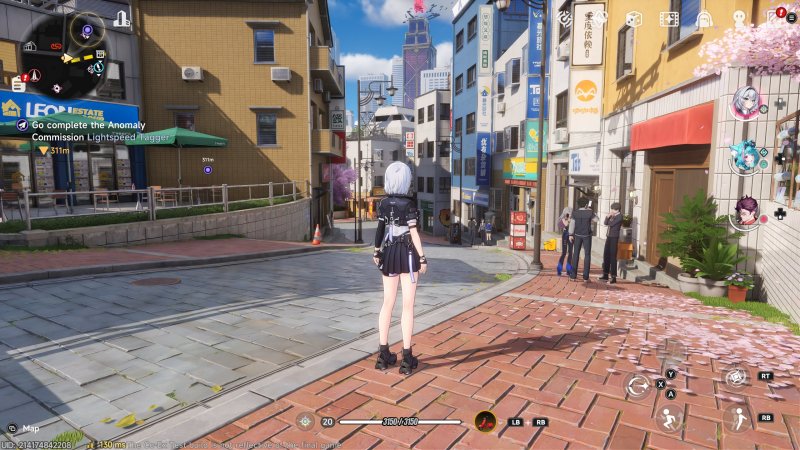Choose the dark-haired character portrait

point(746,210)
